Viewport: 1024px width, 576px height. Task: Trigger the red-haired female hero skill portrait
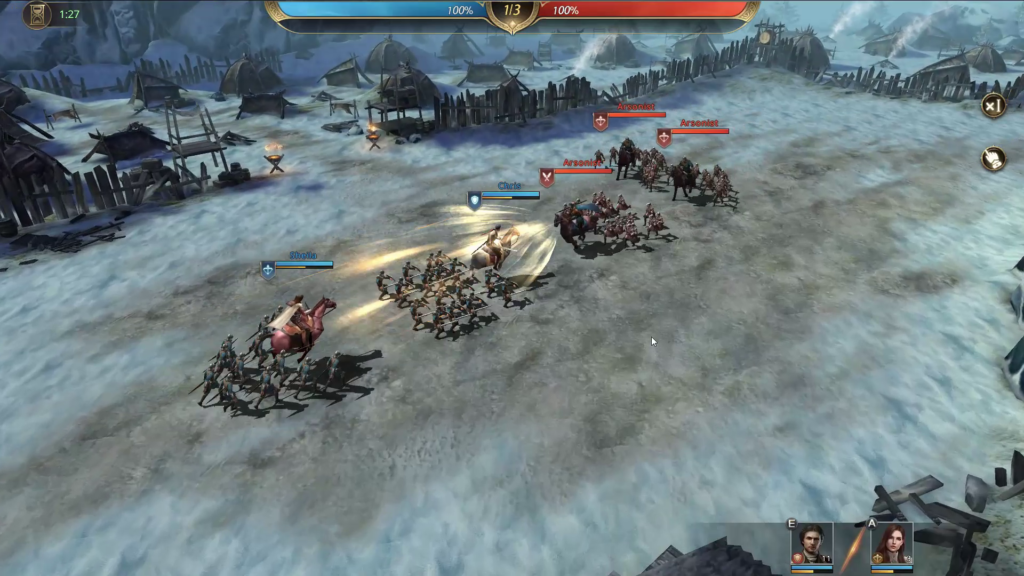(x=891, y=543)
